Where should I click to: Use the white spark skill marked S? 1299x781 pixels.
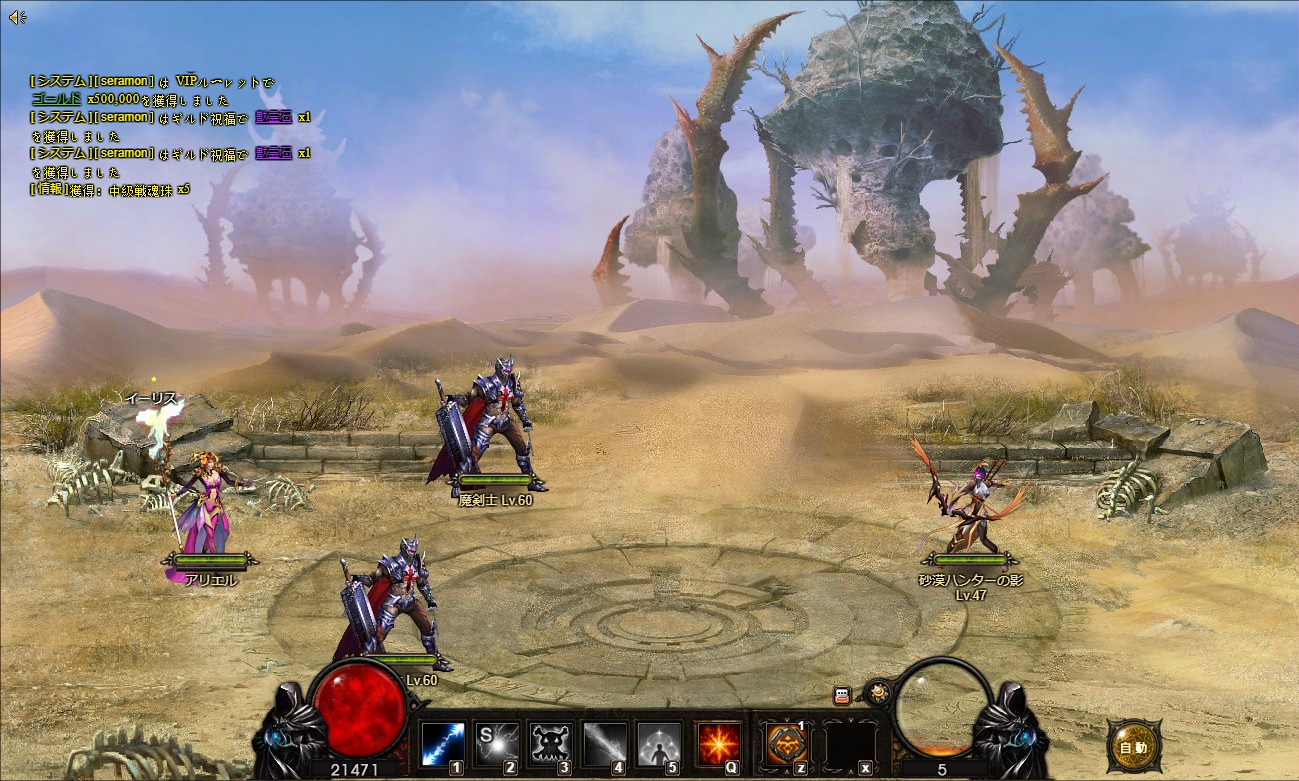496,745
